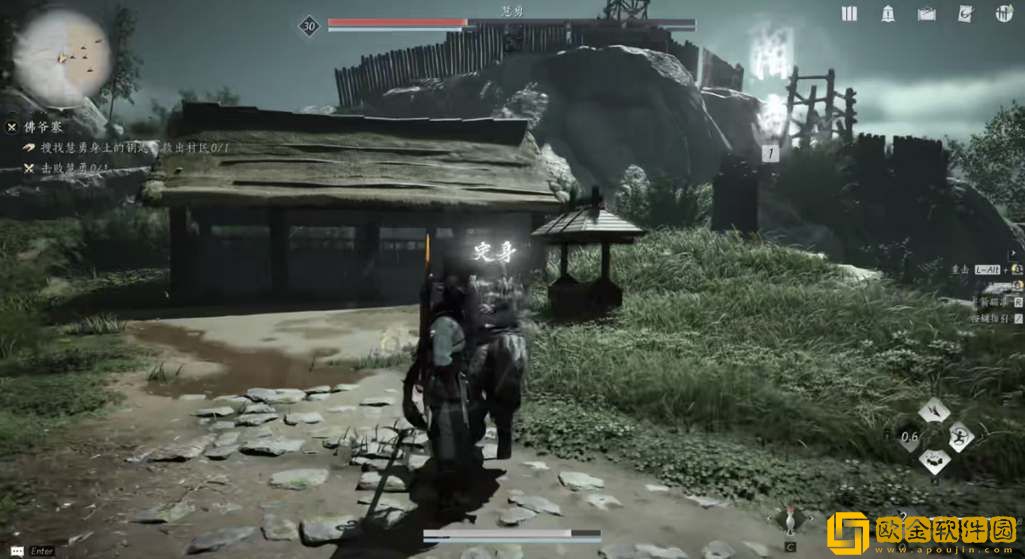Viewport: 1025px width, 559px height.
Task: Click the pause bars icon
Action: (x=849, y=13)
